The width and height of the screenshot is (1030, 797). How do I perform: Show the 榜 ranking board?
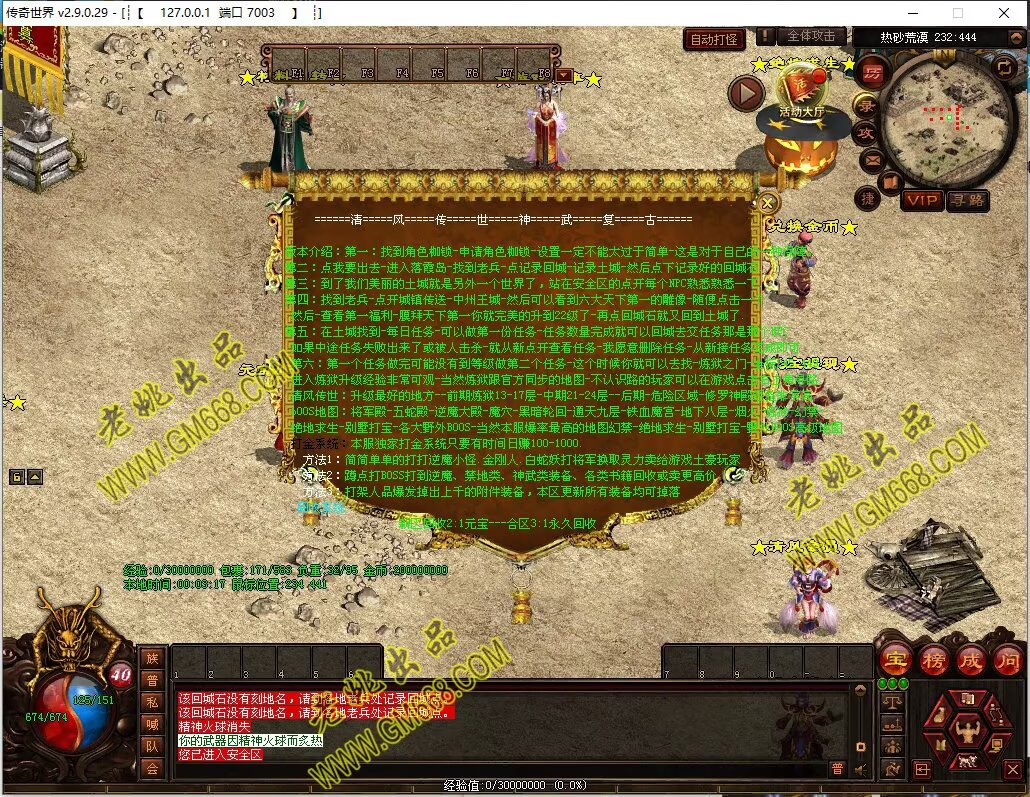pyautogui.click(x=933, y=660)
